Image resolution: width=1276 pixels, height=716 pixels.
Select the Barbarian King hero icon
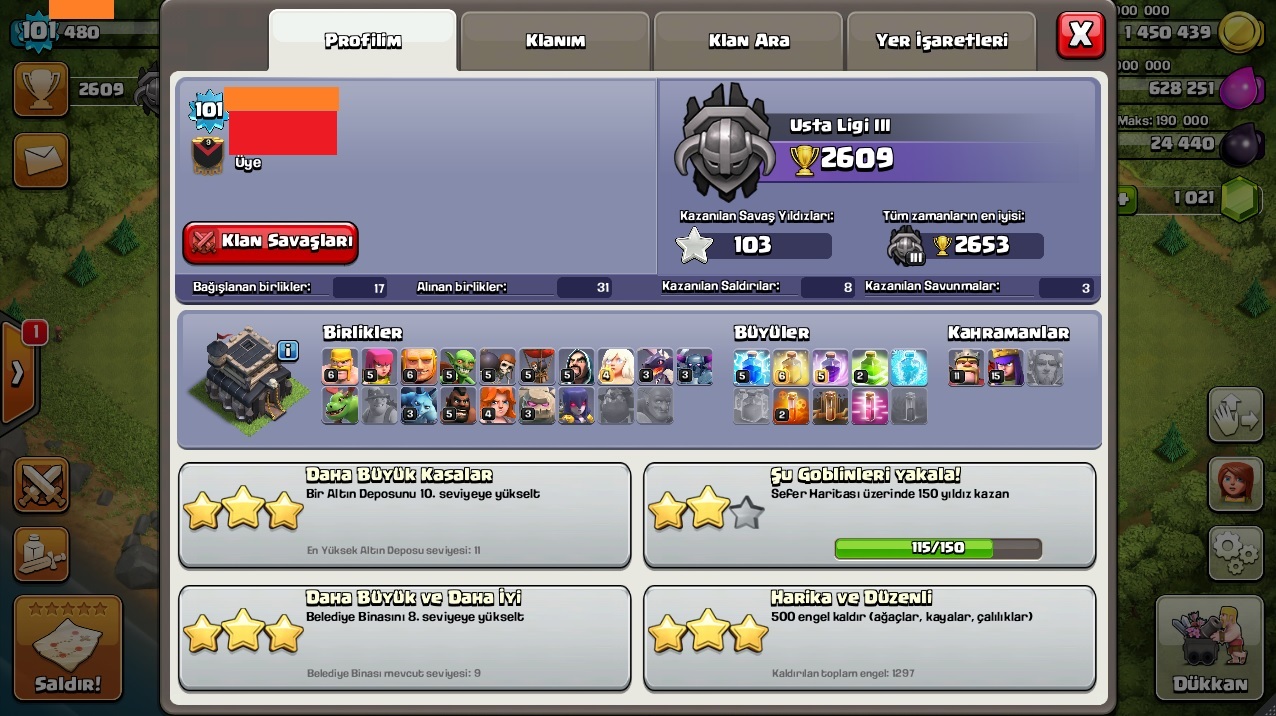966,367
